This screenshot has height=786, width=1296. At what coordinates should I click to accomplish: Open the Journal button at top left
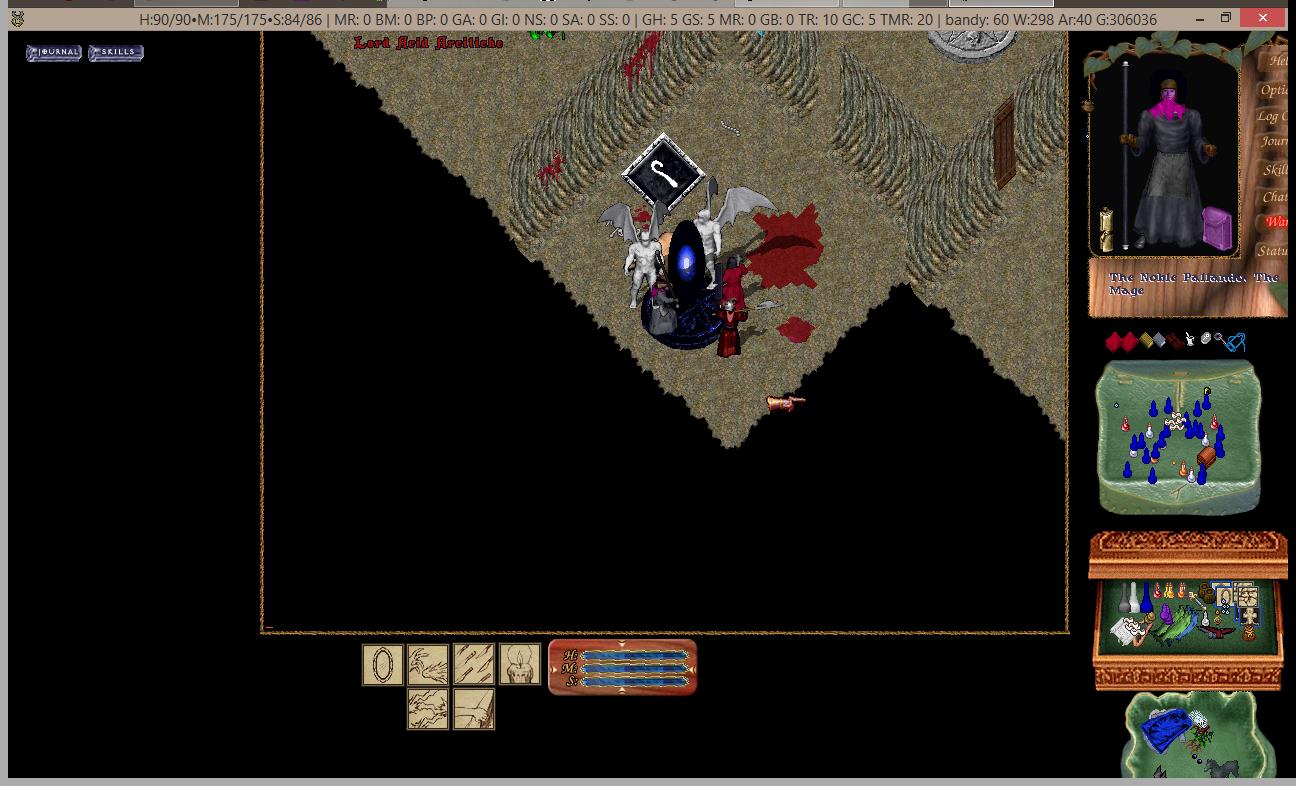point(54,52)
